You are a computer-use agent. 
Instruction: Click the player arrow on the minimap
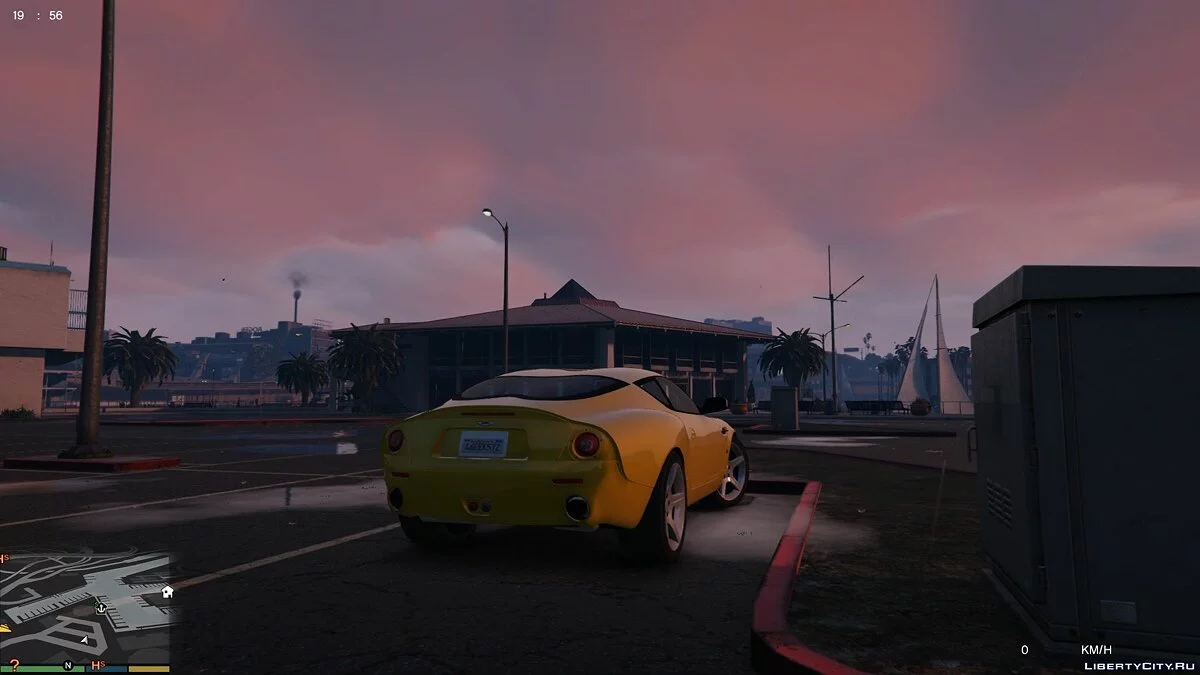[x=85, y=639]
